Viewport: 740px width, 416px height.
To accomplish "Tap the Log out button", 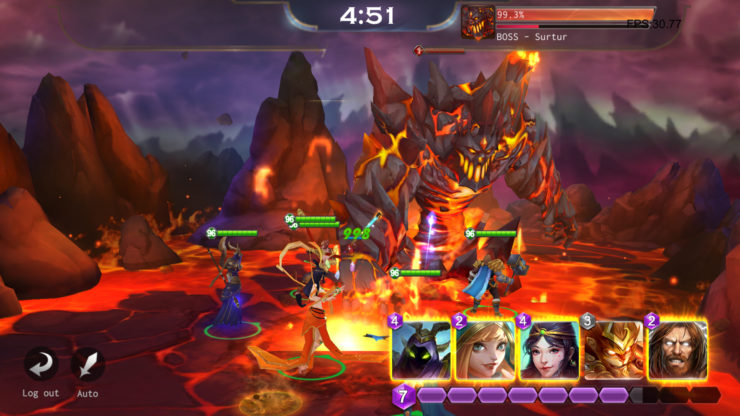I will (41, 365).
